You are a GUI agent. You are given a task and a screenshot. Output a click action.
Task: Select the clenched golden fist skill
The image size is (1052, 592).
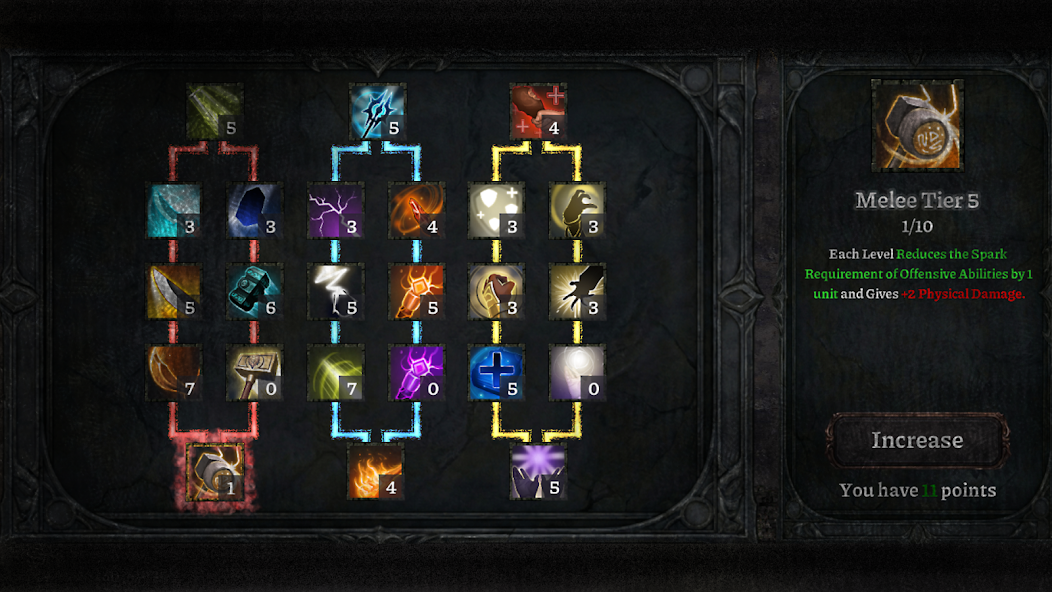[x=497, y=291]
